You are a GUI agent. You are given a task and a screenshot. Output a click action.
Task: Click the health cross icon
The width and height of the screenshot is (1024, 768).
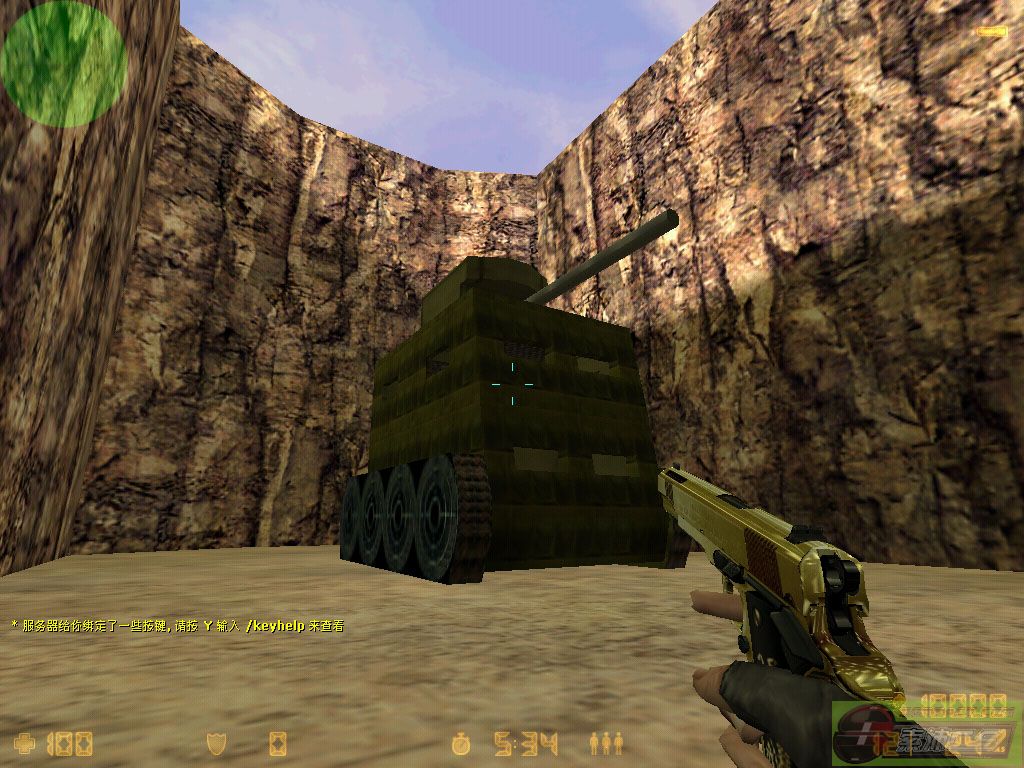point(25,743)
